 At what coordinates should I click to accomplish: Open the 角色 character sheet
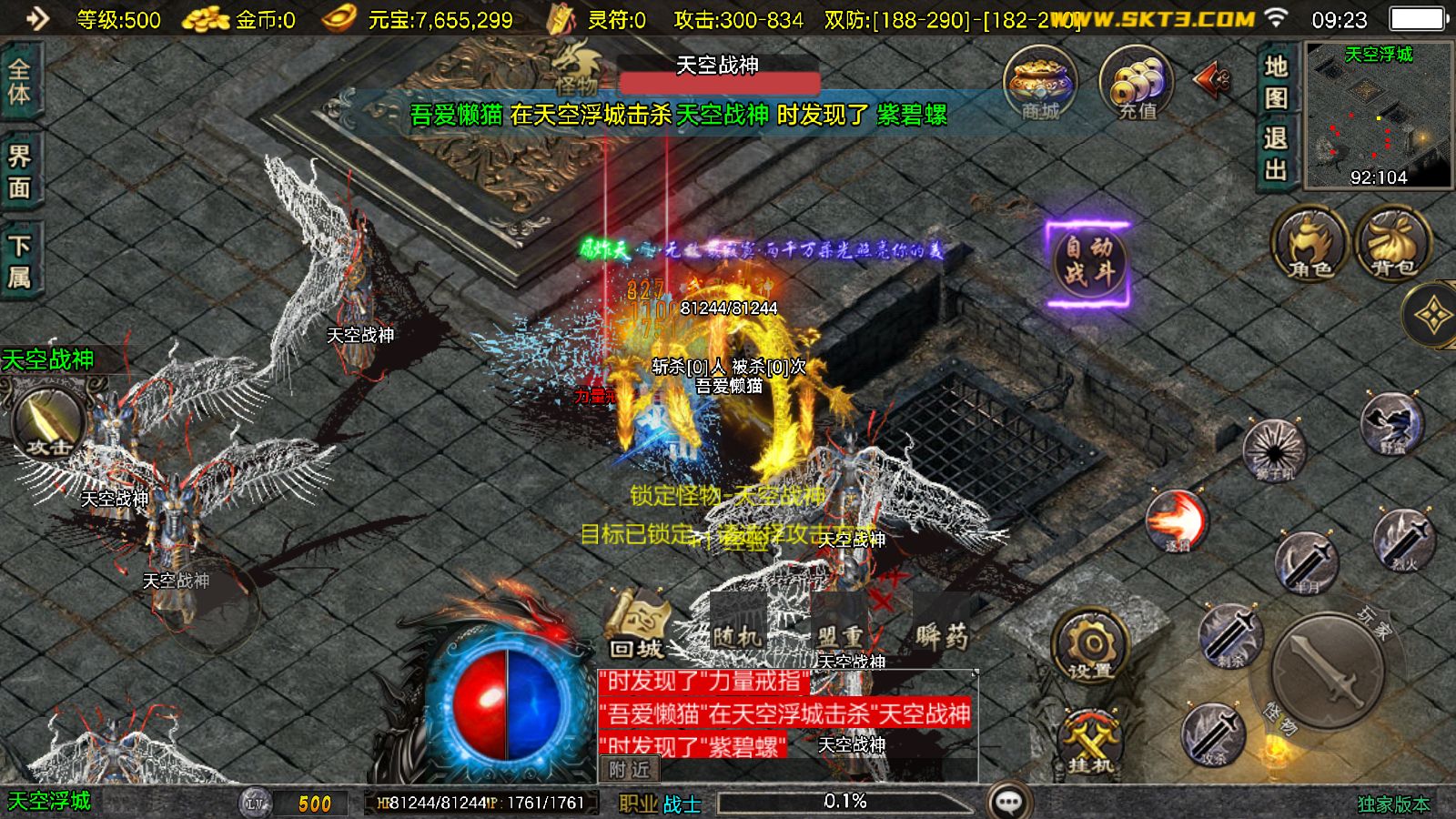pyautogui.click(x=1310, y=243)
